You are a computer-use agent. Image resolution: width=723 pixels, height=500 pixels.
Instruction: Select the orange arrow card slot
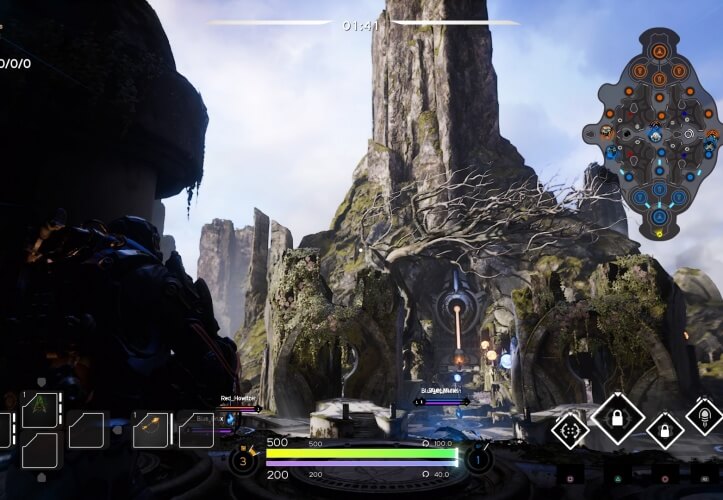click(x=150, y=429)
